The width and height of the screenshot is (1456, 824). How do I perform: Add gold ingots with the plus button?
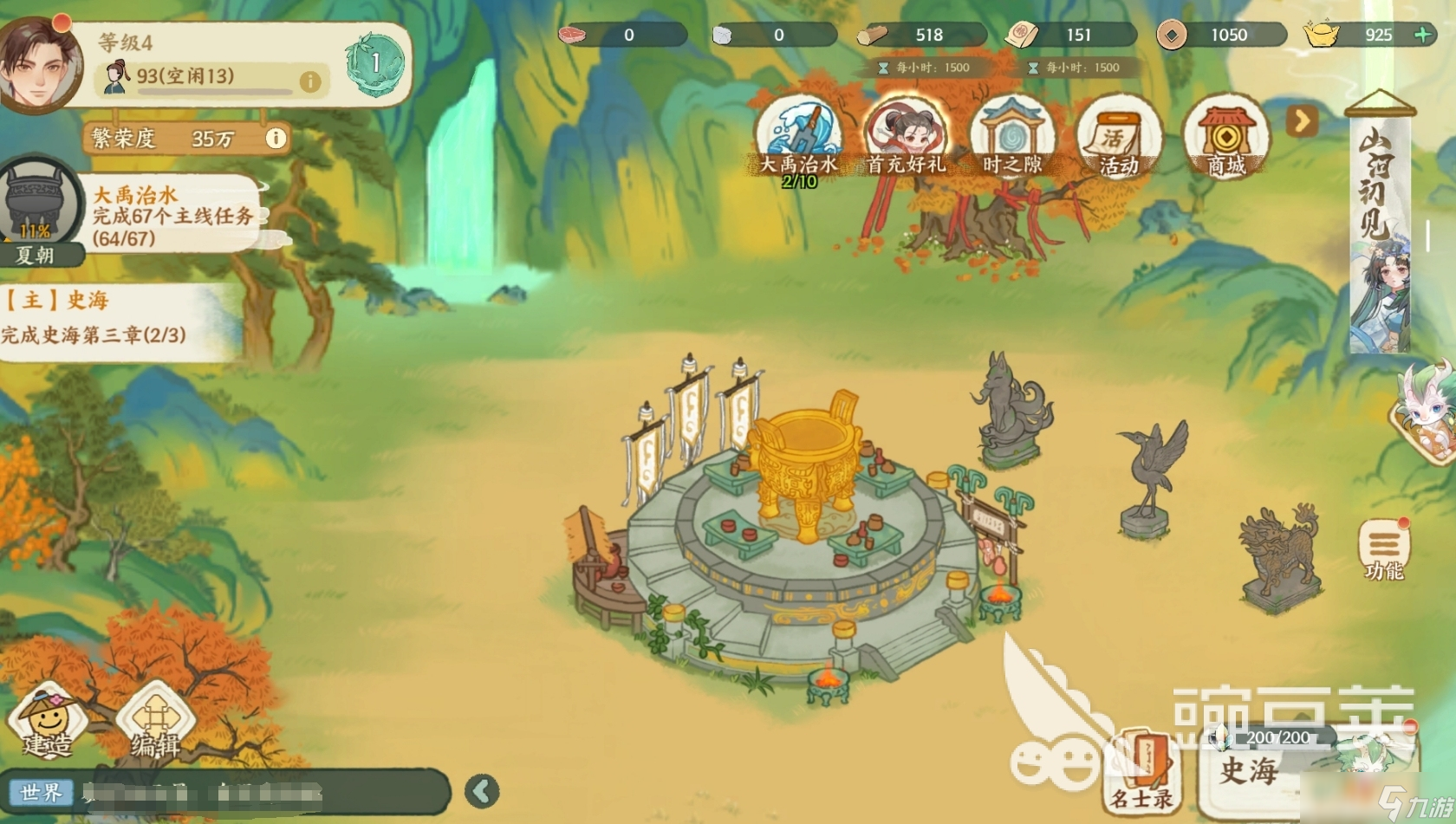click(x=1422, y=35)
